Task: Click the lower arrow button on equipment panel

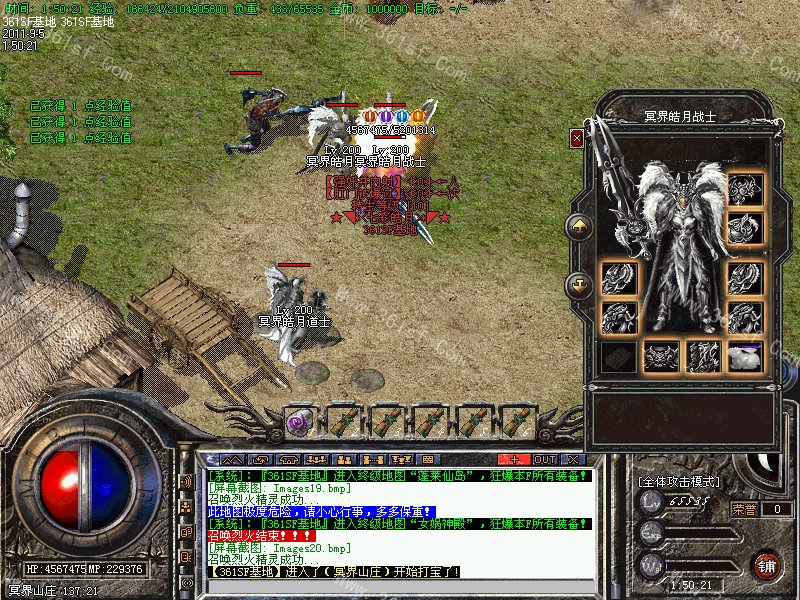Action: (x=579, y=285)
